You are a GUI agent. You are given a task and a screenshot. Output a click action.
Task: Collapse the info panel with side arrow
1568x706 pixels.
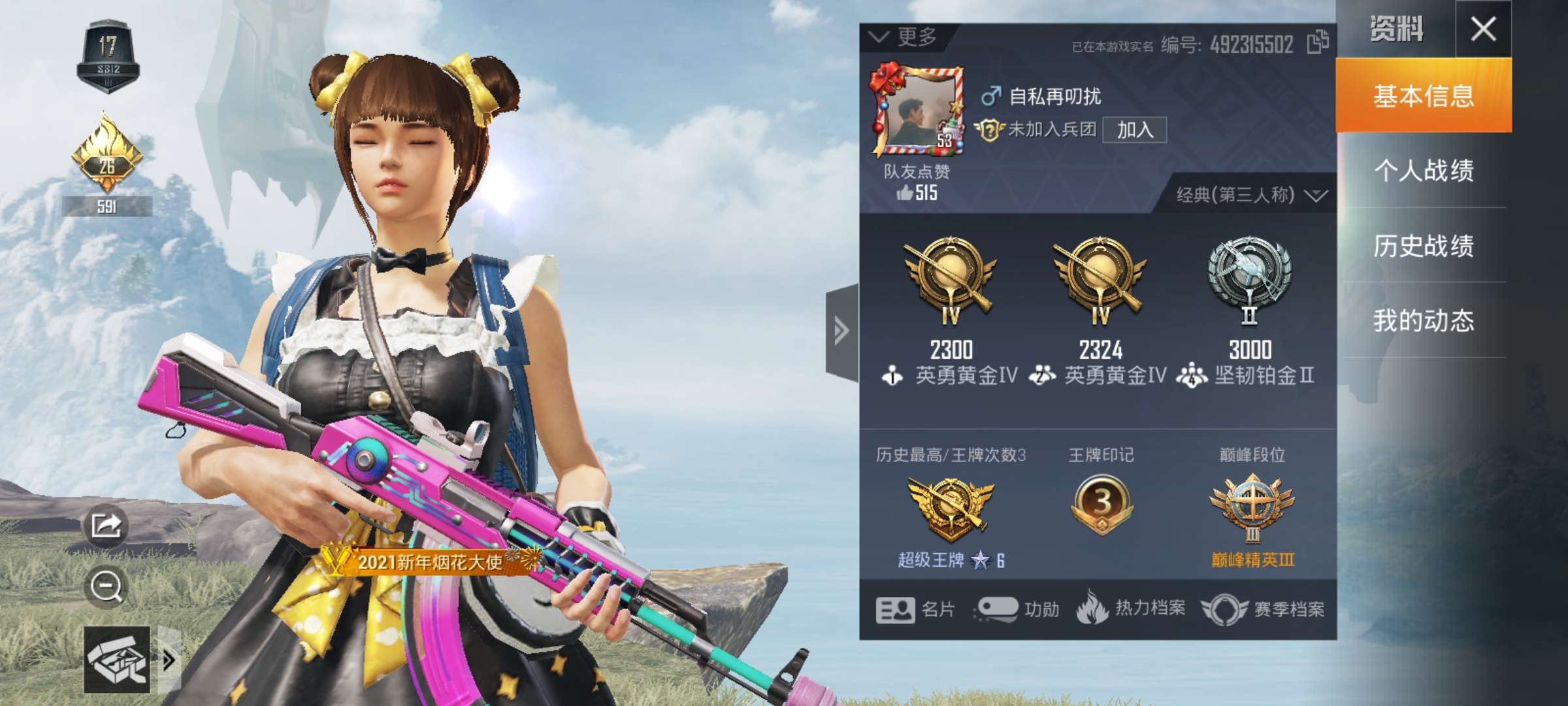841,331
